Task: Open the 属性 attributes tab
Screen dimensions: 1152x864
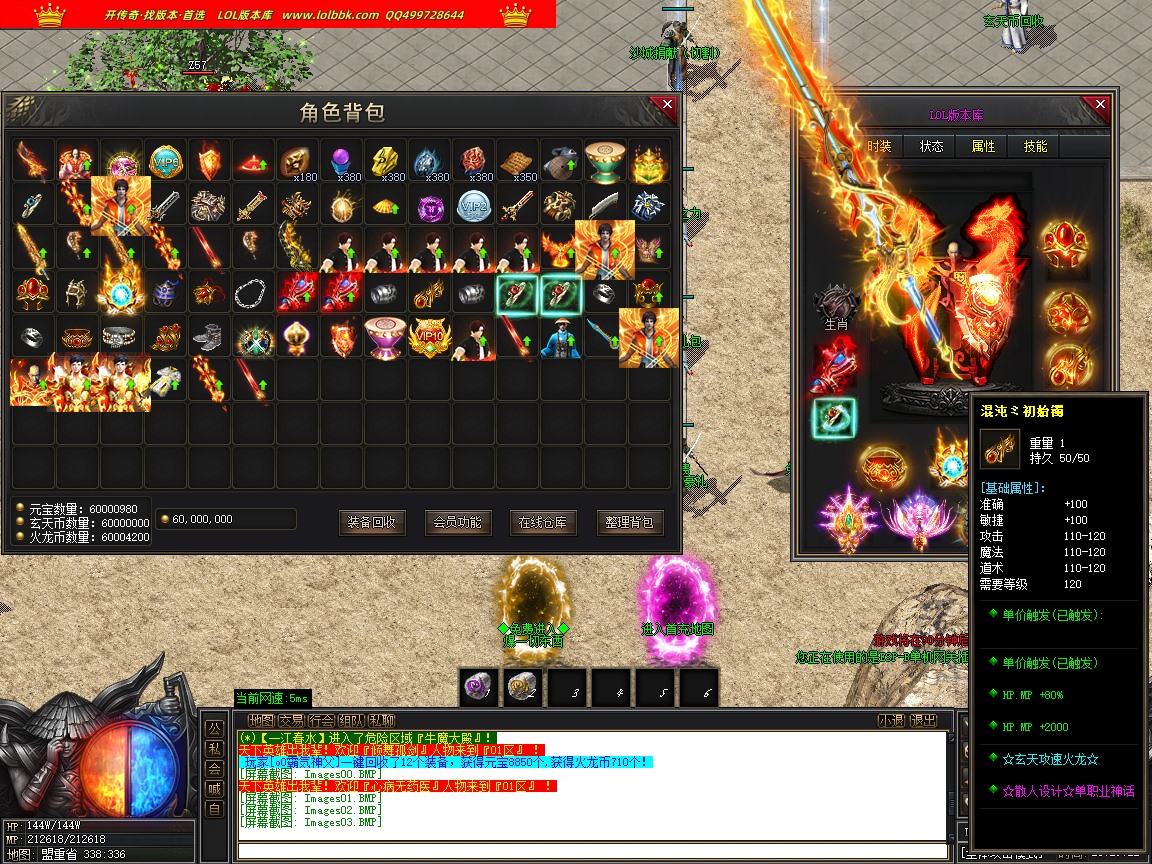Action: [x=983, y=146]
